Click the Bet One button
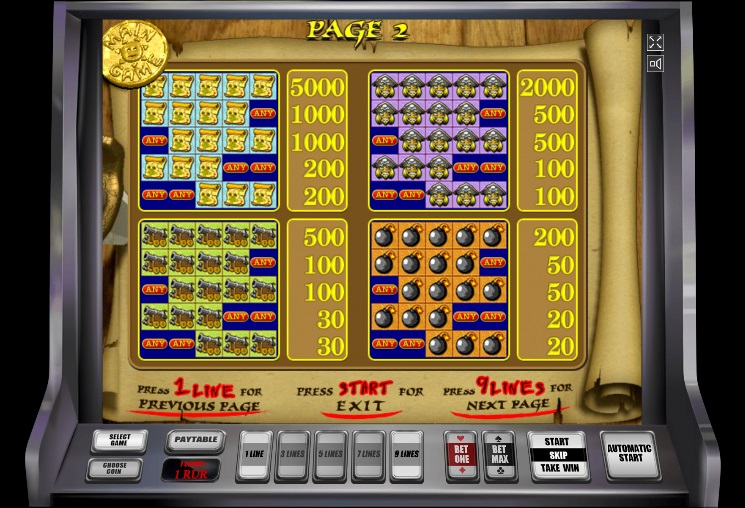 [x=461, y=455]
